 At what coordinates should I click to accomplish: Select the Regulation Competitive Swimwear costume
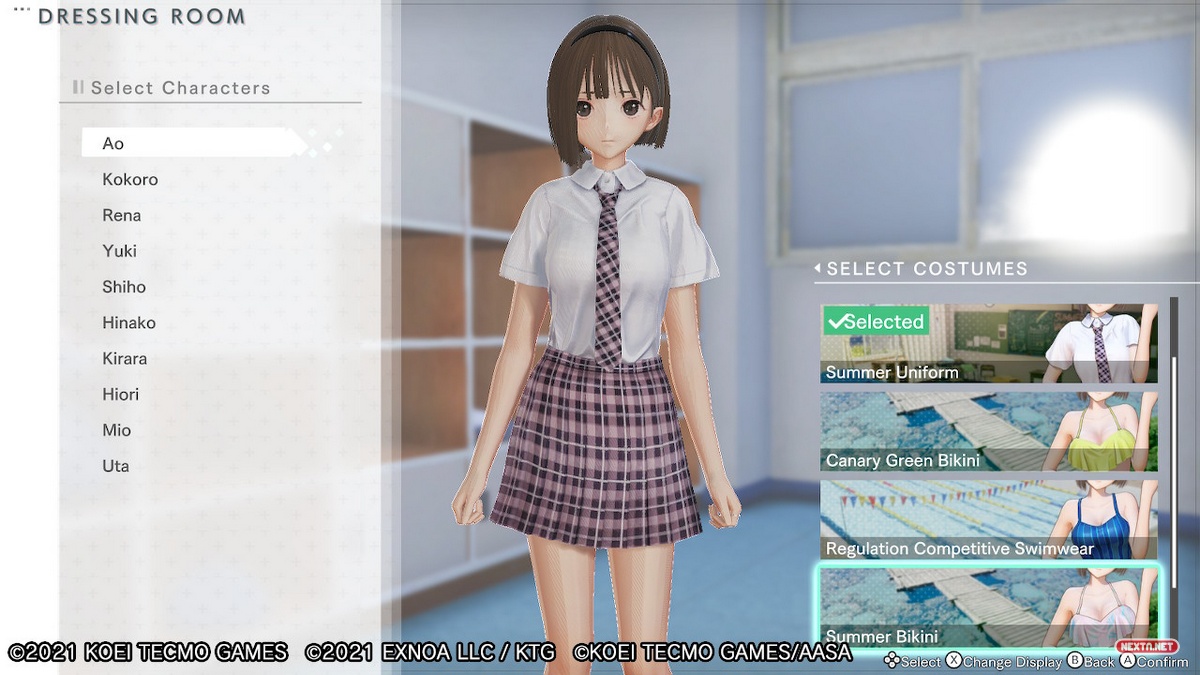click(x=988, y=520)
